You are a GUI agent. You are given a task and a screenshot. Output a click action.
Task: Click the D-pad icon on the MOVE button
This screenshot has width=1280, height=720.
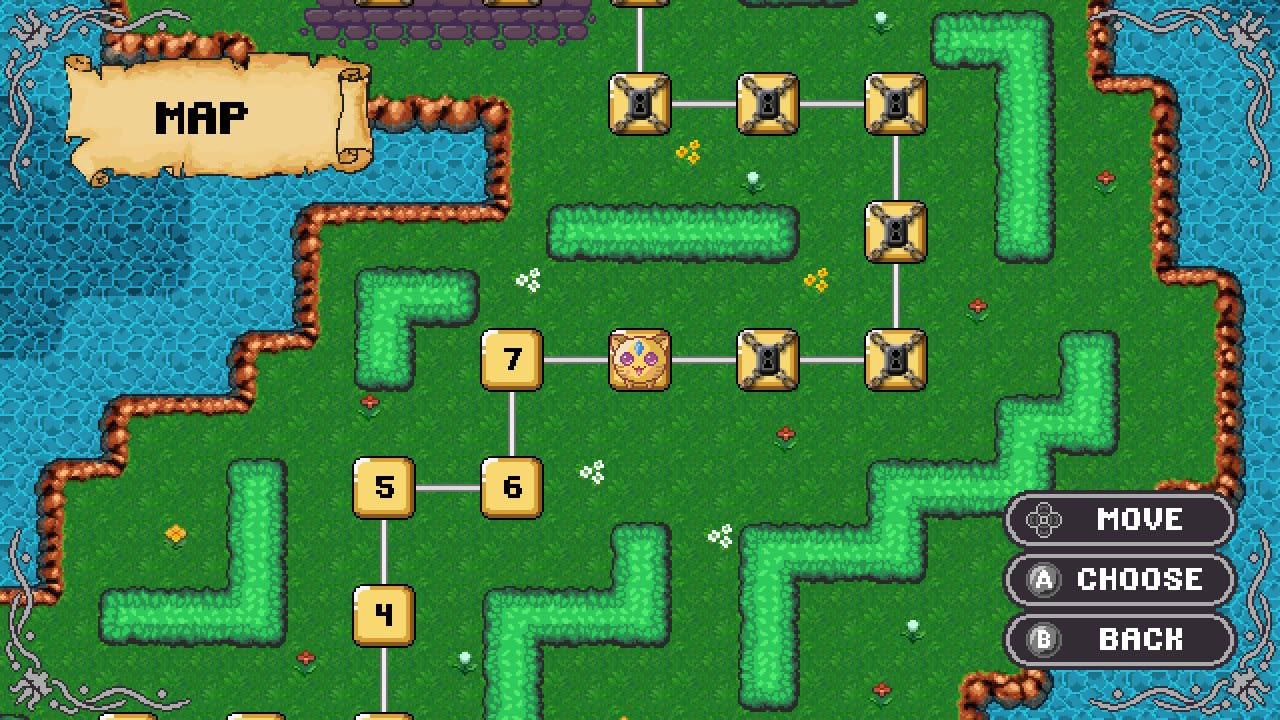coord(1046,520)
